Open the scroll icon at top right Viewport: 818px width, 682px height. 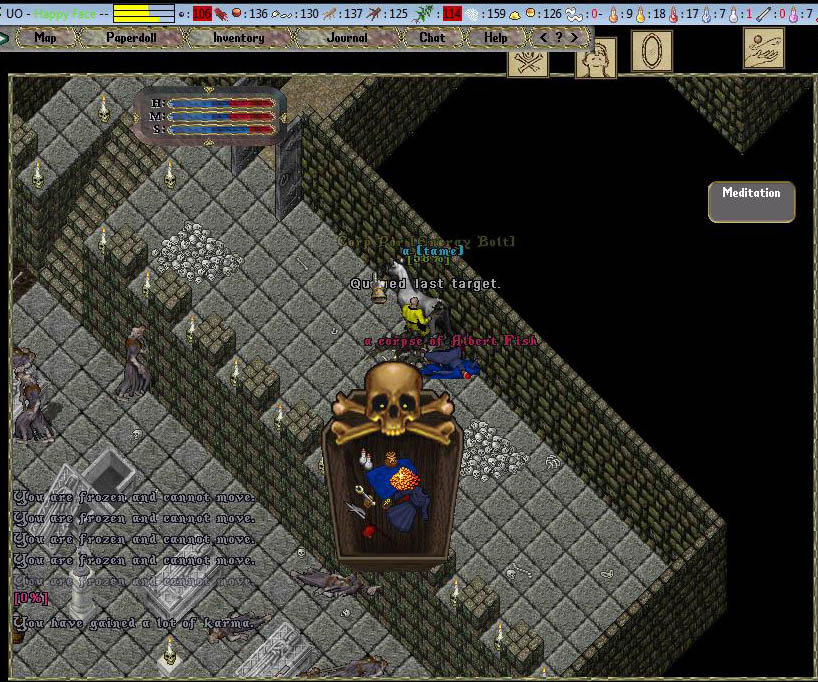(764, 48)
